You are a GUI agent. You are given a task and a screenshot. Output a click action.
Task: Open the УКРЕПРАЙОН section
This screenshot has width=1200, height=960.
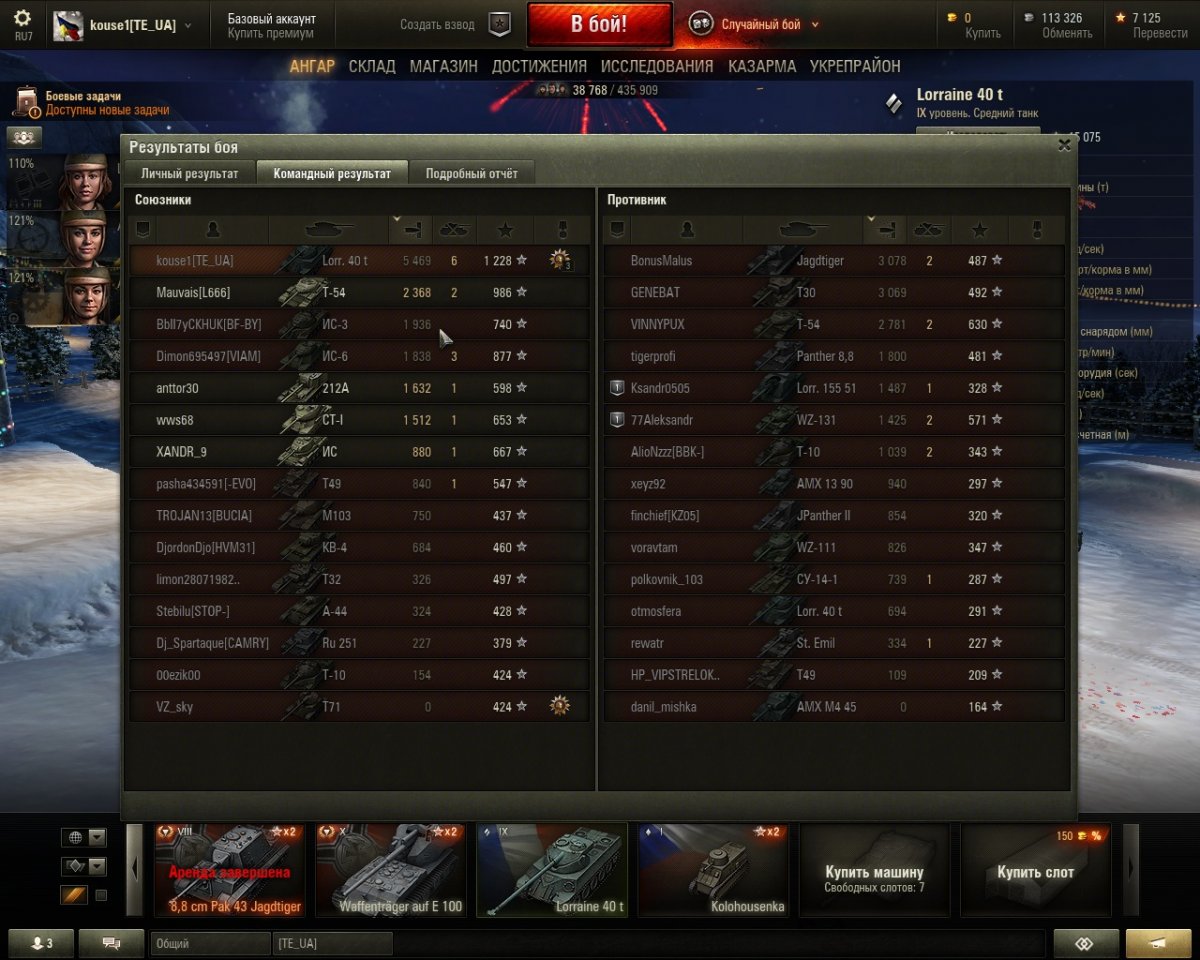tap(855, 66)
